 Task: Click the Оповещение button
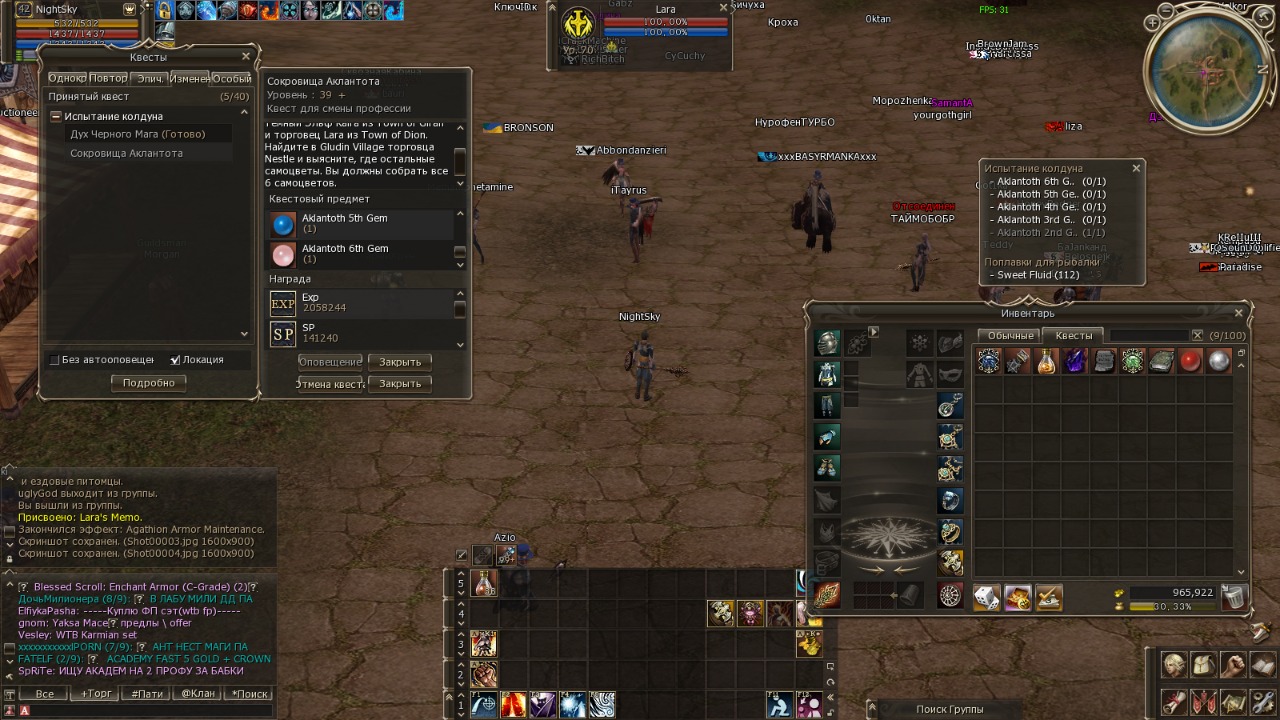(x=330, y=362)
